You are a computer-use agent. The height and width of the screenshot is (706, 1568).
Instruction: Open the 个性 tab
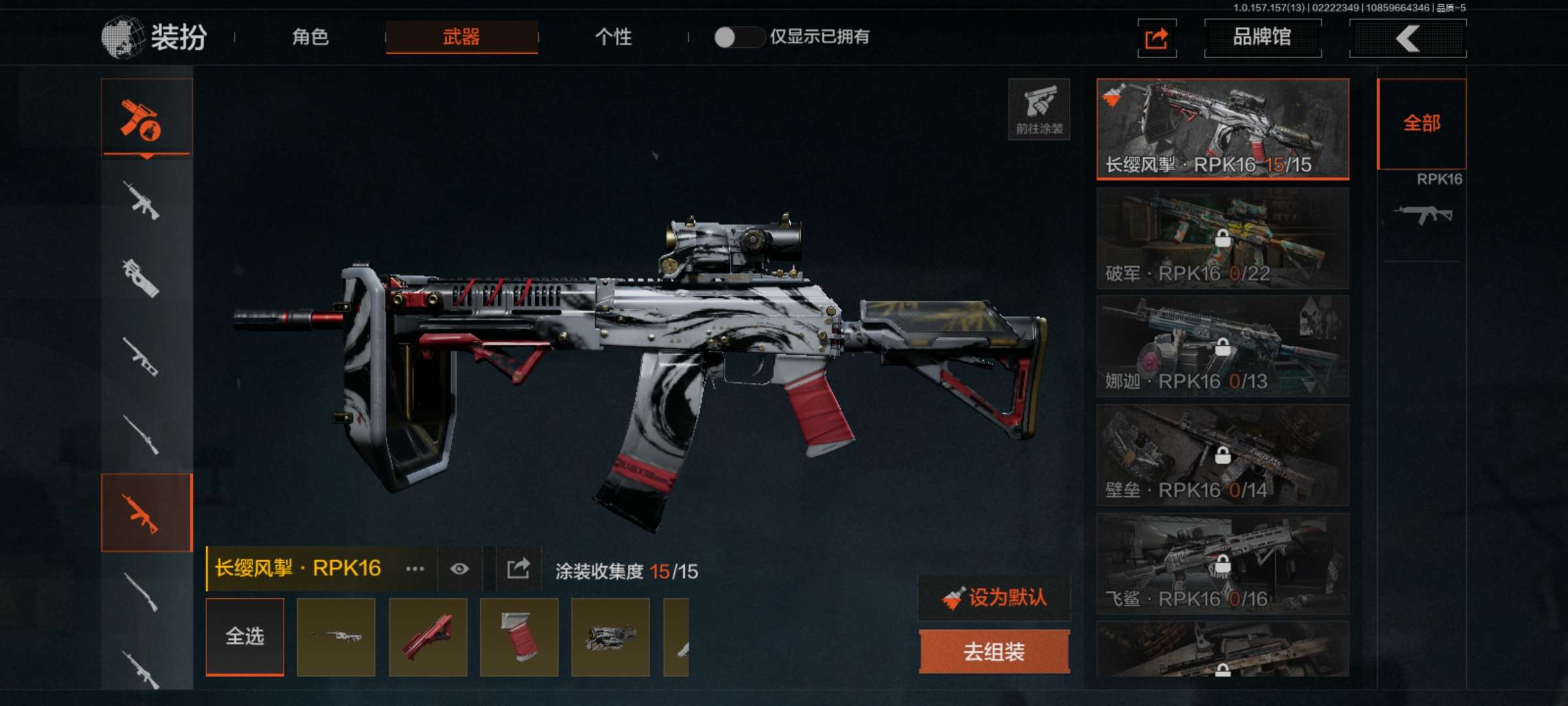pyautogui.click(x=613, y=37)
